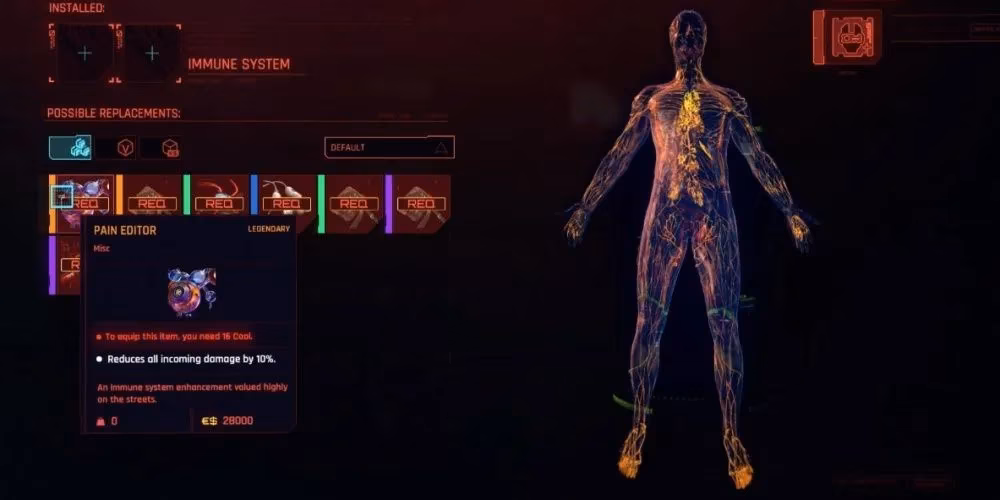The width and height of the screenshot is (1000, 500).
Task: Select the Pain Editor legendary cyberware slot
Action: (x=82, y=200)
